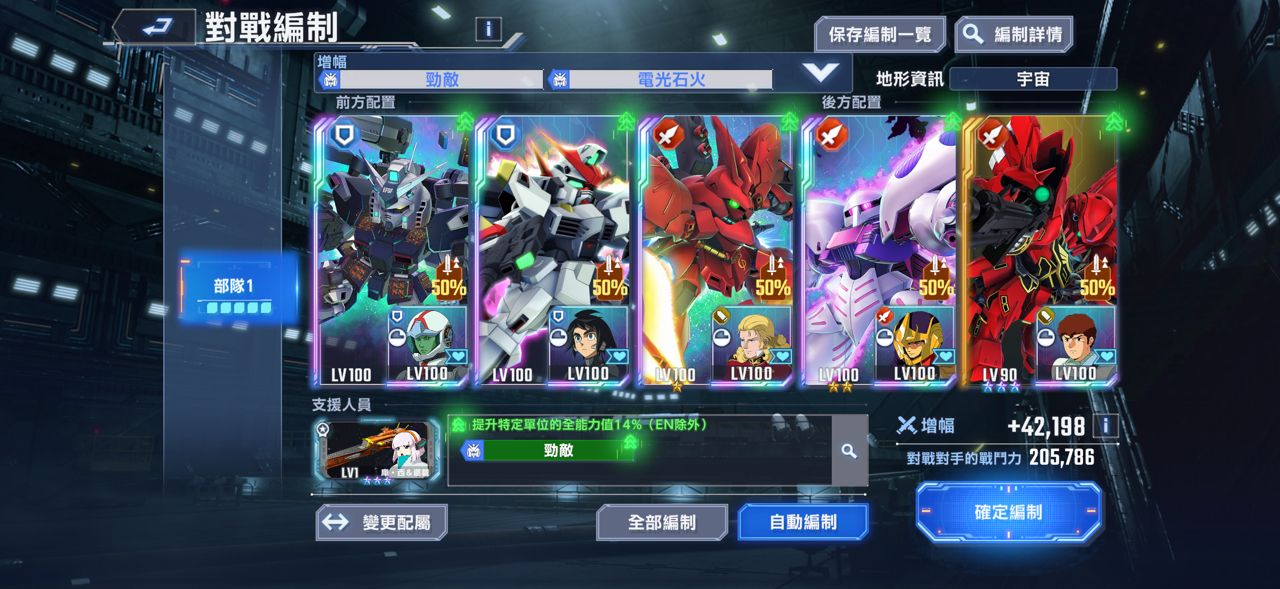Show 編制詳情 formation details

coord(1014,35)
